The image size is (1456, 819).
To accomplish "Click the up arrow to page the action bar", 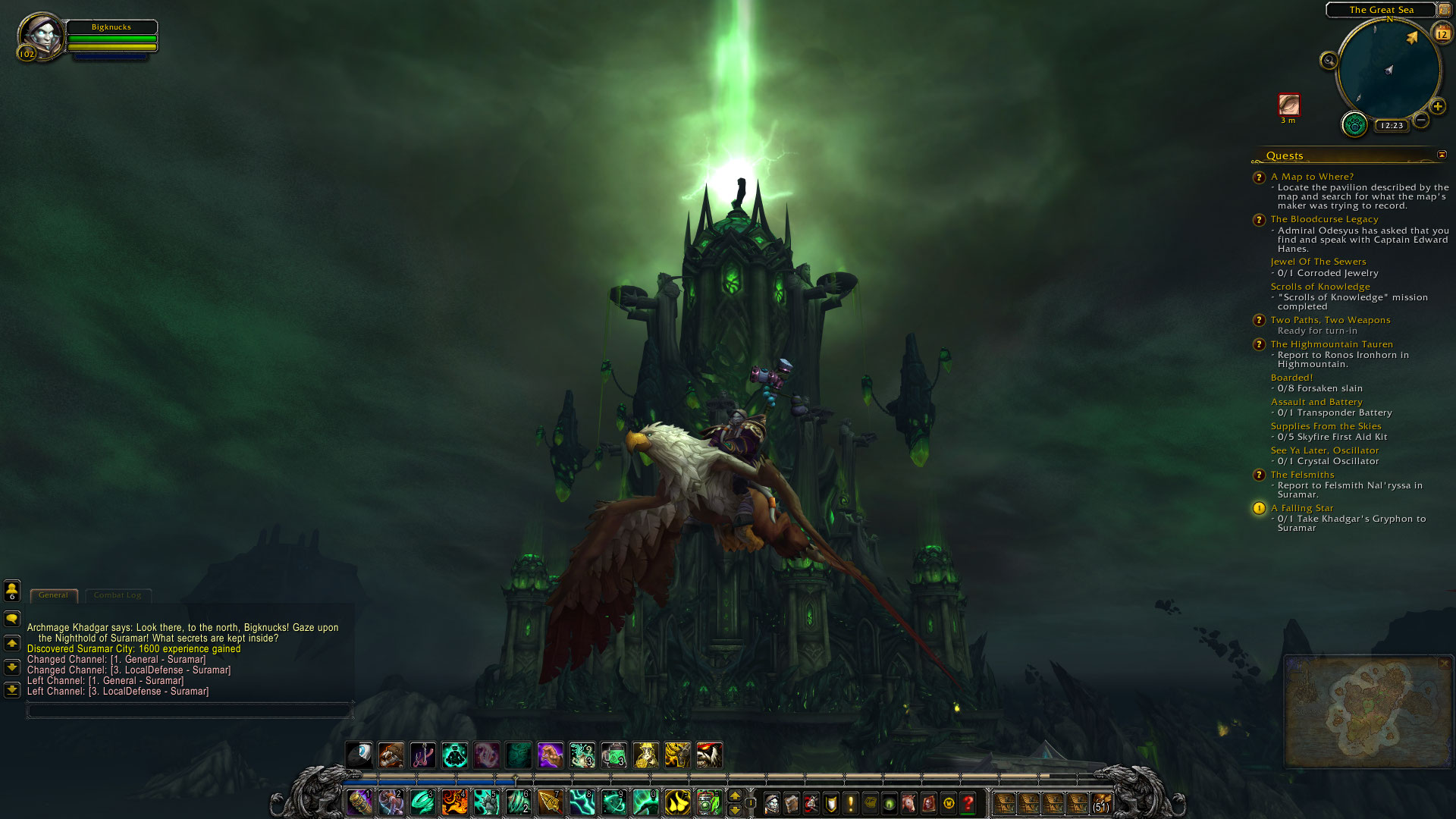I will [734, 793].
